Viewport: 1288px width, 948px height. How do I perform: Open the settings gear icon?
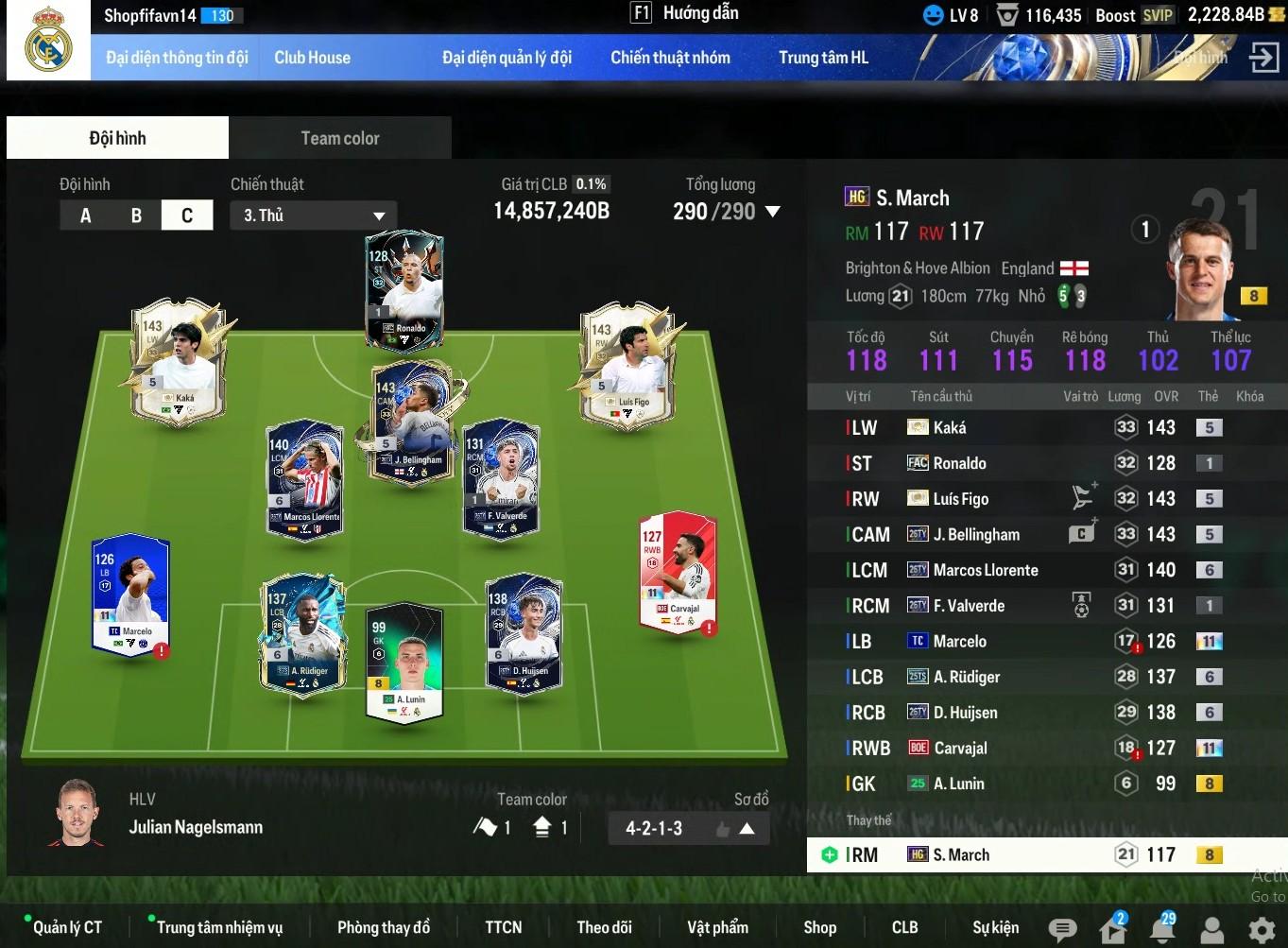1262,930
